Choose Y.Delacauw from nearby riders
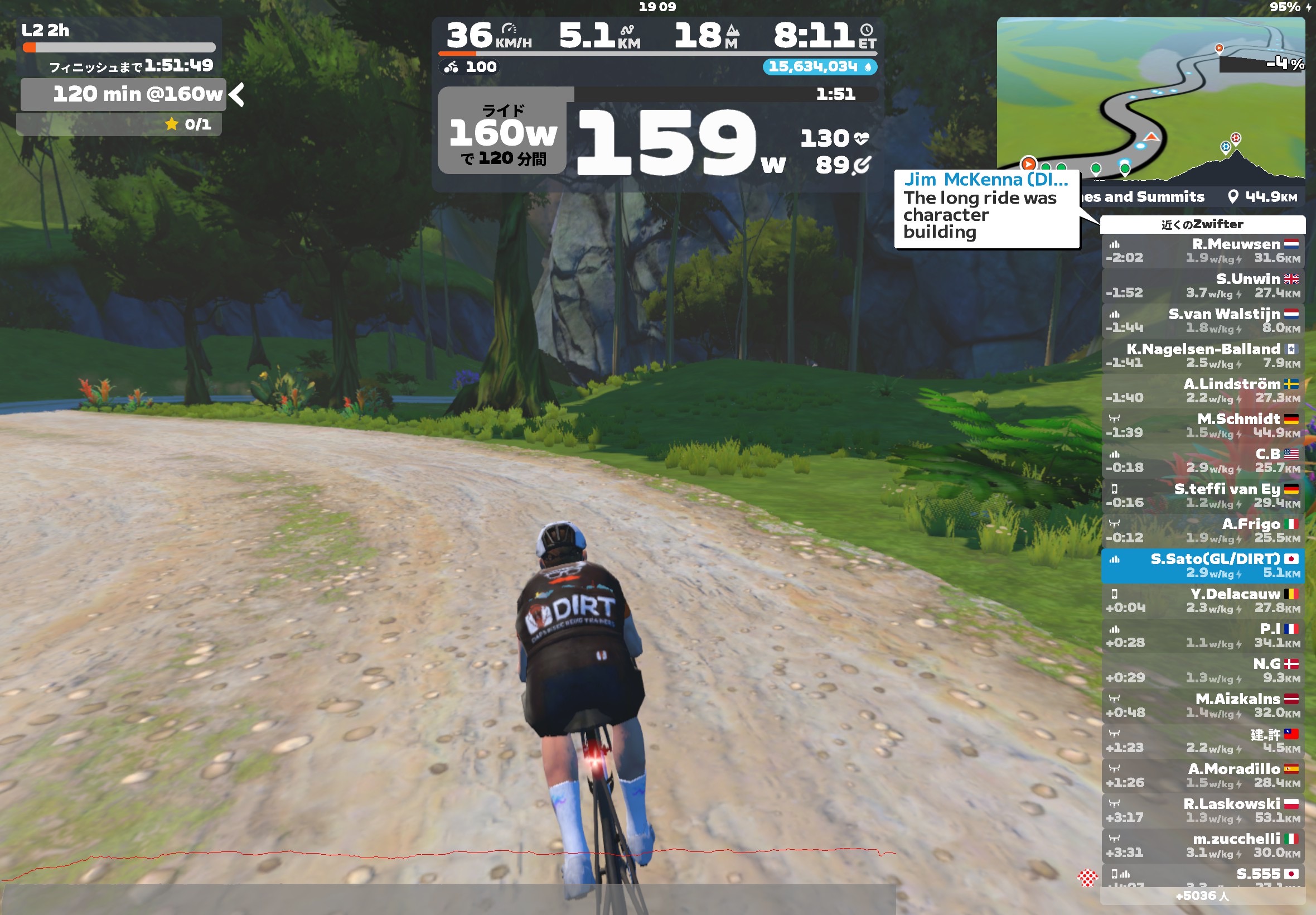 click(1203, 601)
